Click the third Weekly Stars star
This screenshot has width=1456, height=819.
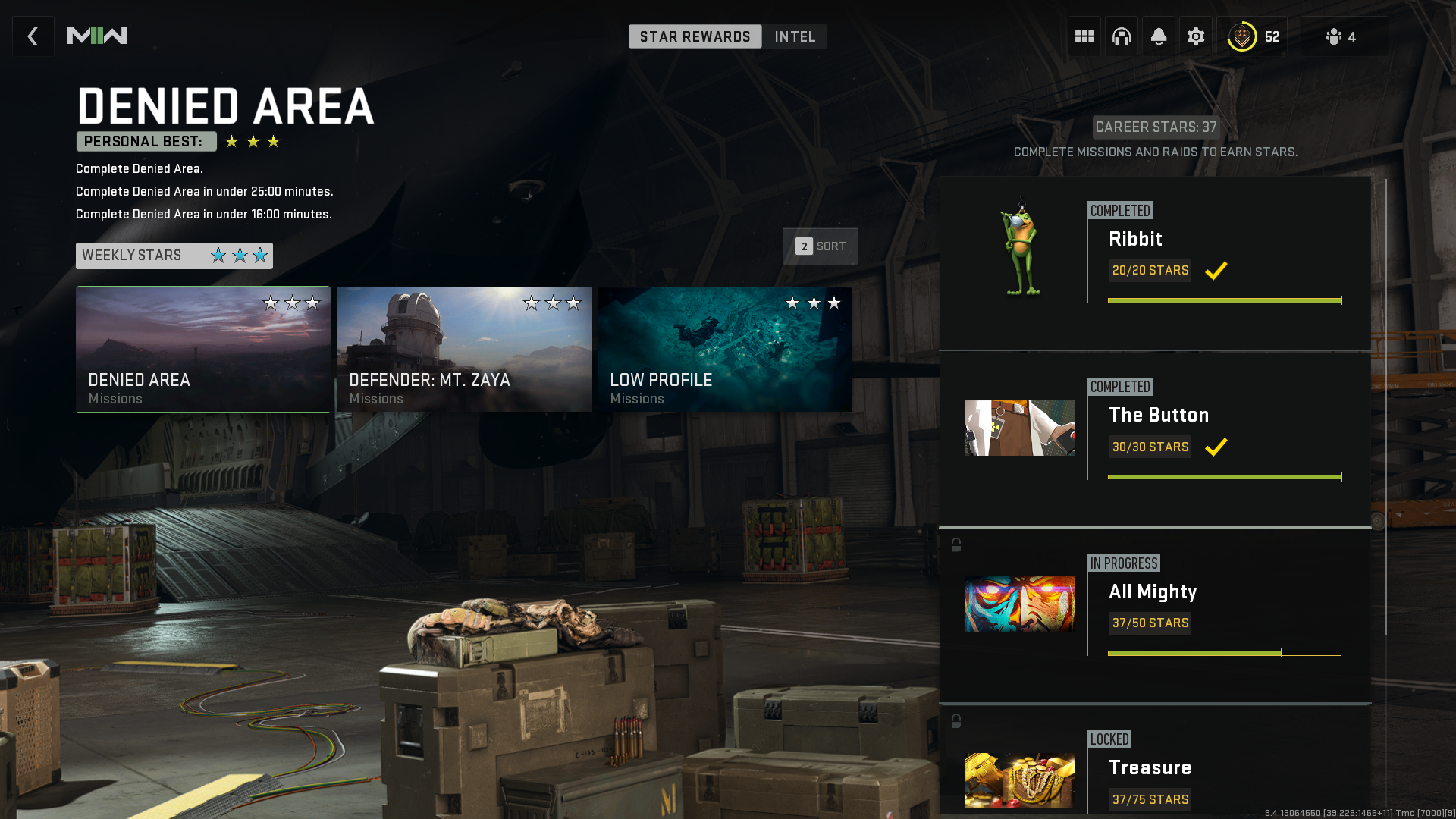[260, 256]
